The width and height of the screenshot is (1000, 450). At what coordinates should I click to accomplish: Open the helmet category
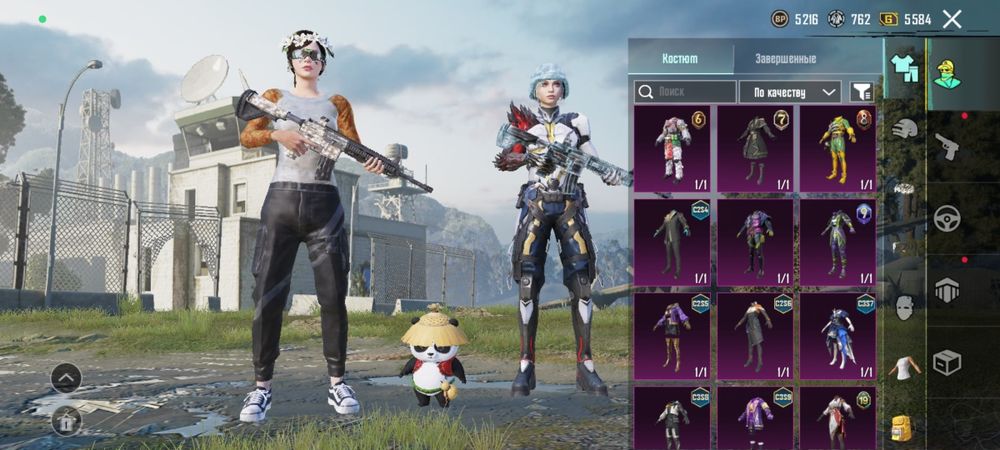click(x=904, y=129)
